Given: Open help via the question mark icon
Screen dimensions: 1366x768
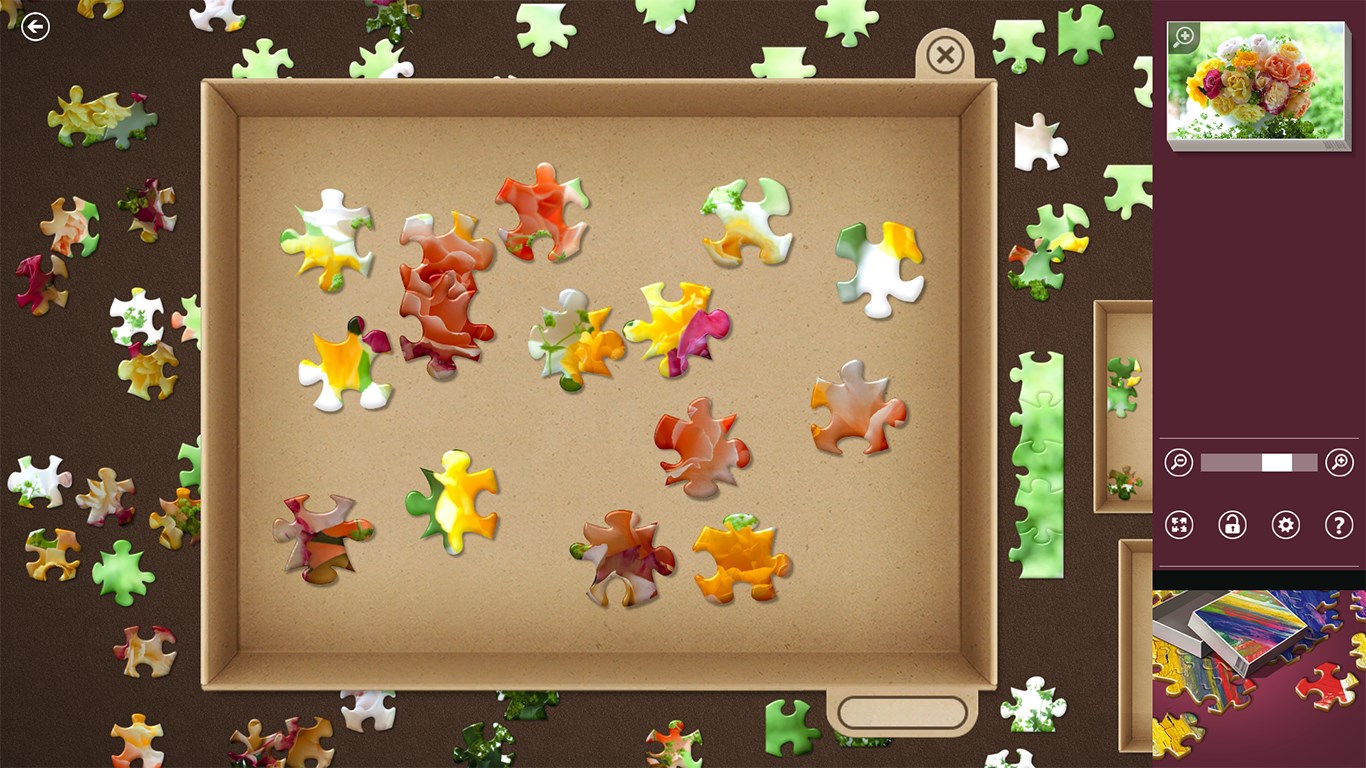Looking at the screenshot, I should 1340,524.
